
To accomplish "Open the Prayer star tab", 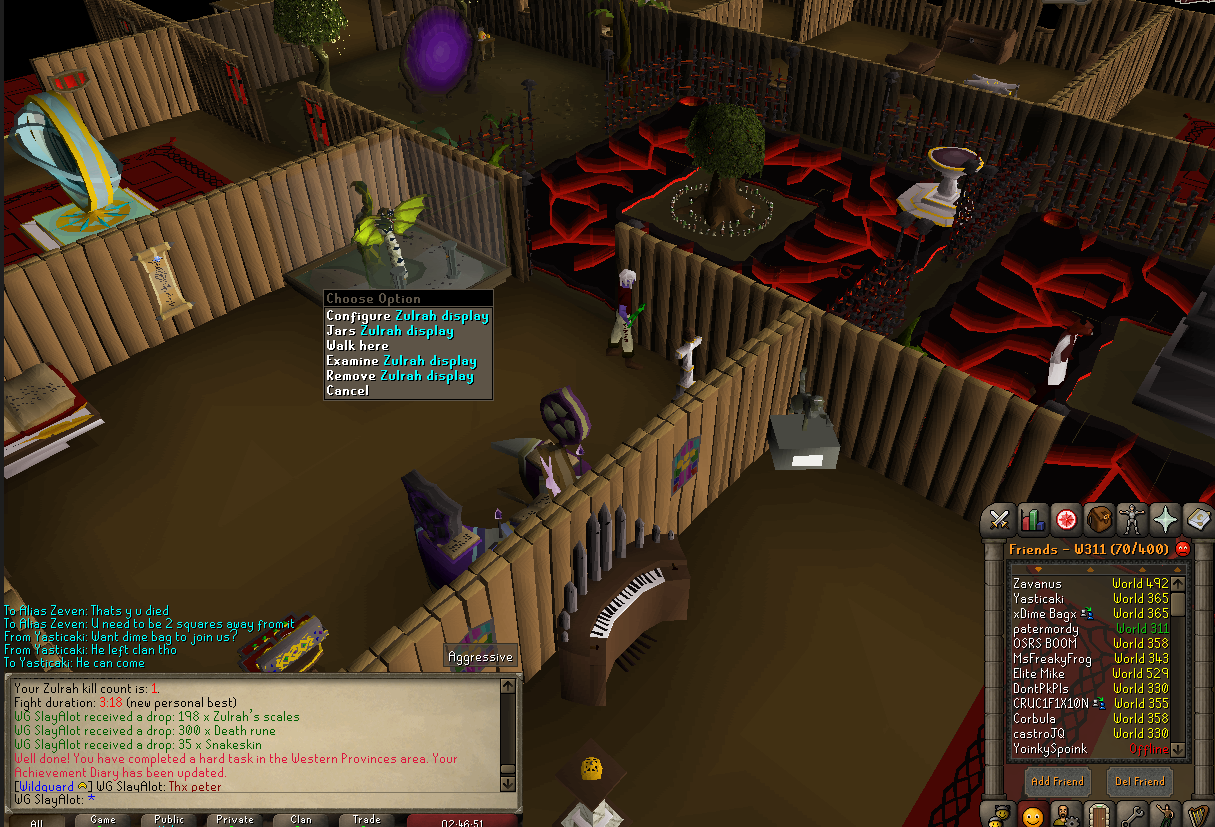I will [x=1165, y=519].
